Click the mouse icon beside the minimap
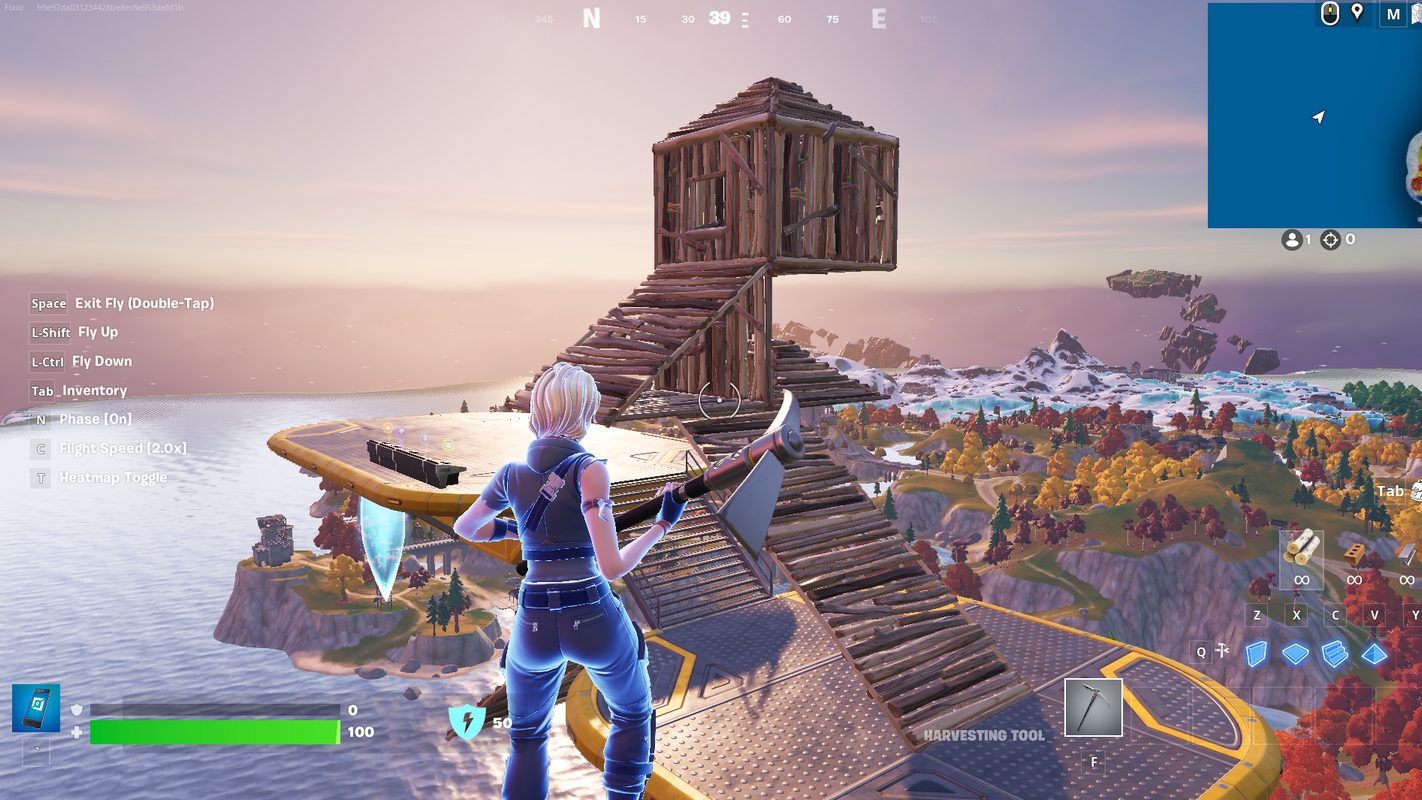 pos(1330,14)
